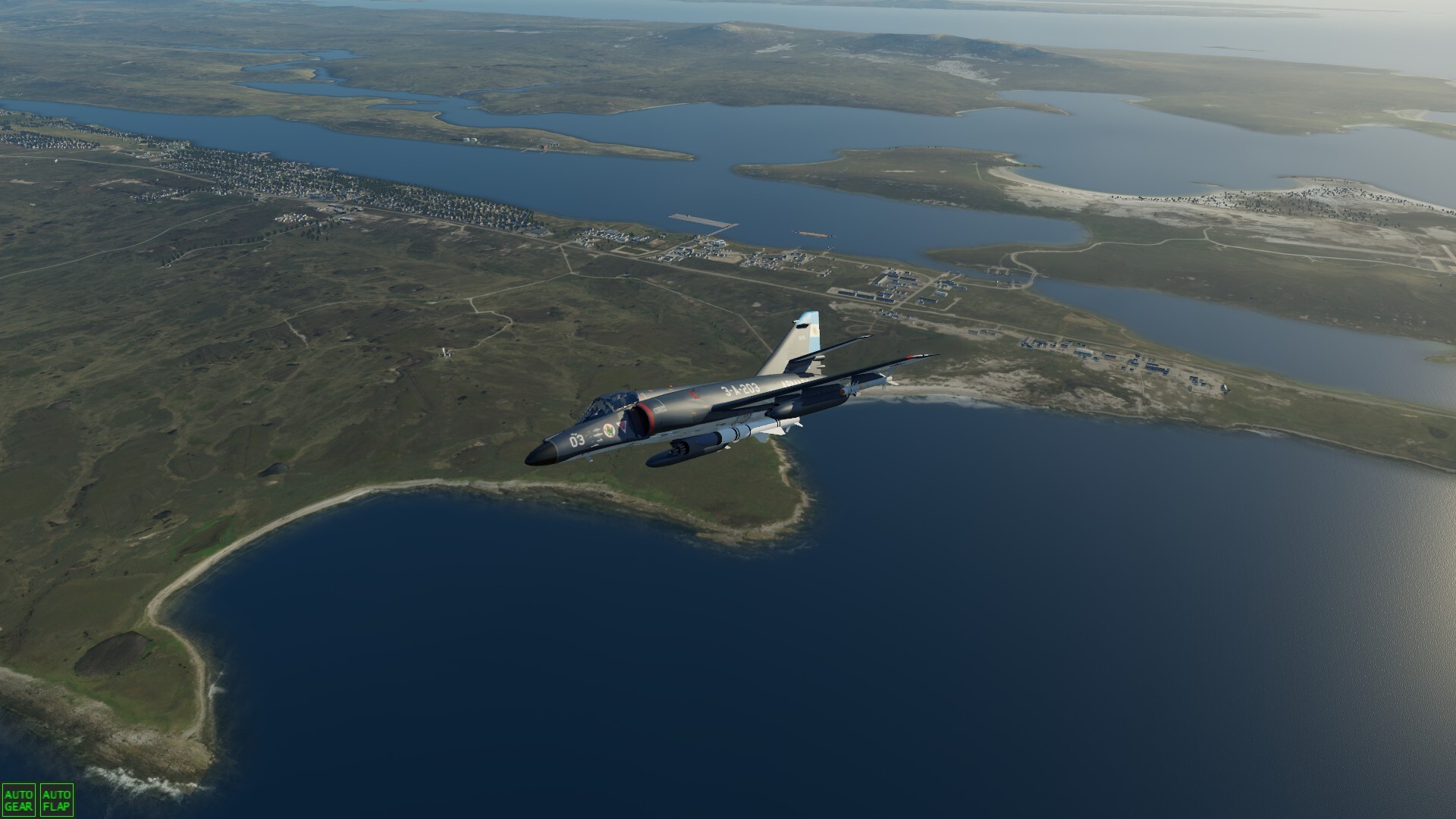Toggle the AUTO FLAP indicator
1456x819 pixels.
point(56,800)
